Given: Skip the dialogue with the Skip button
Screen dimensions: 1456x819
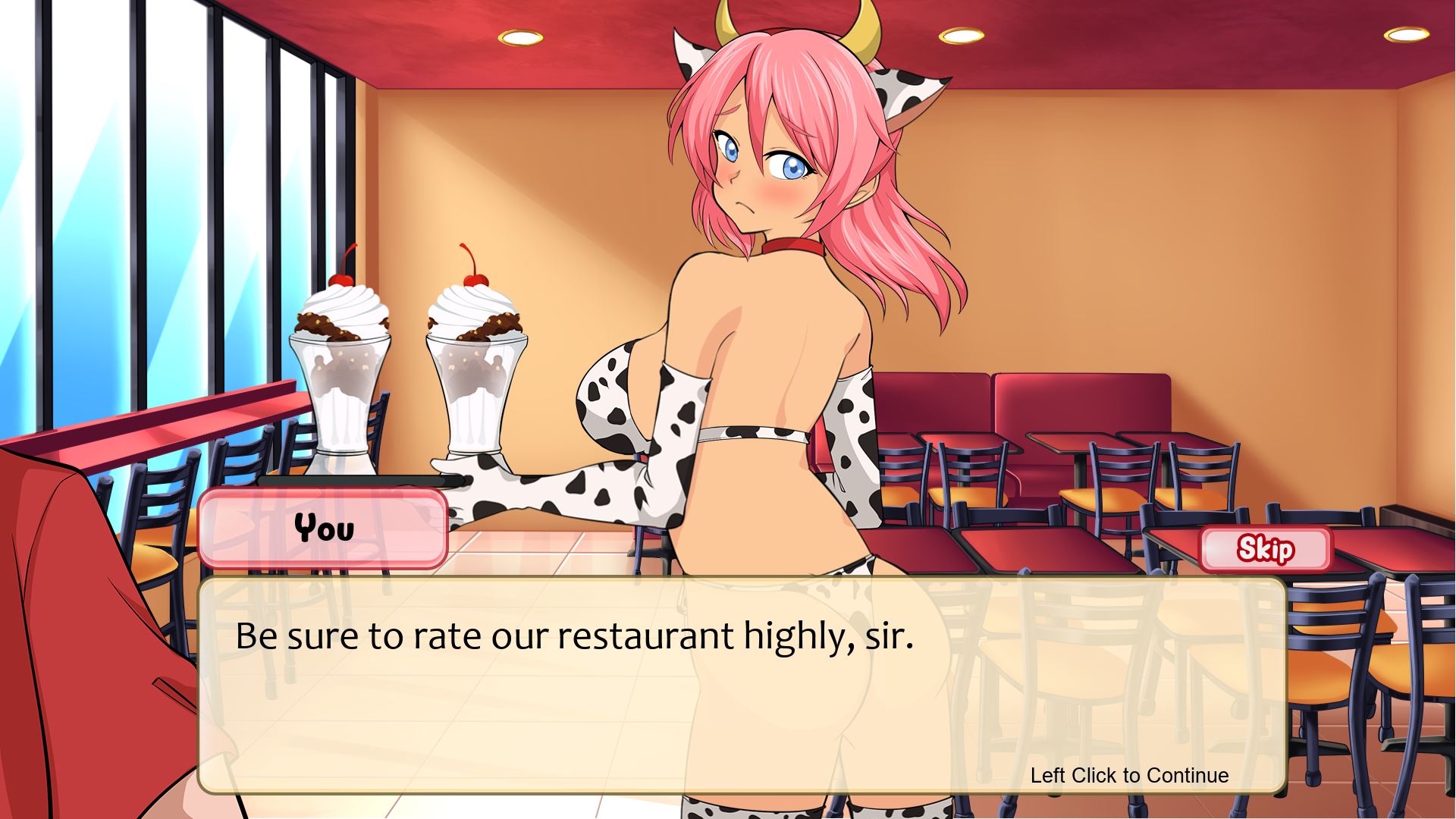Looking at the screenshot, I should (x=1266, y=548).
